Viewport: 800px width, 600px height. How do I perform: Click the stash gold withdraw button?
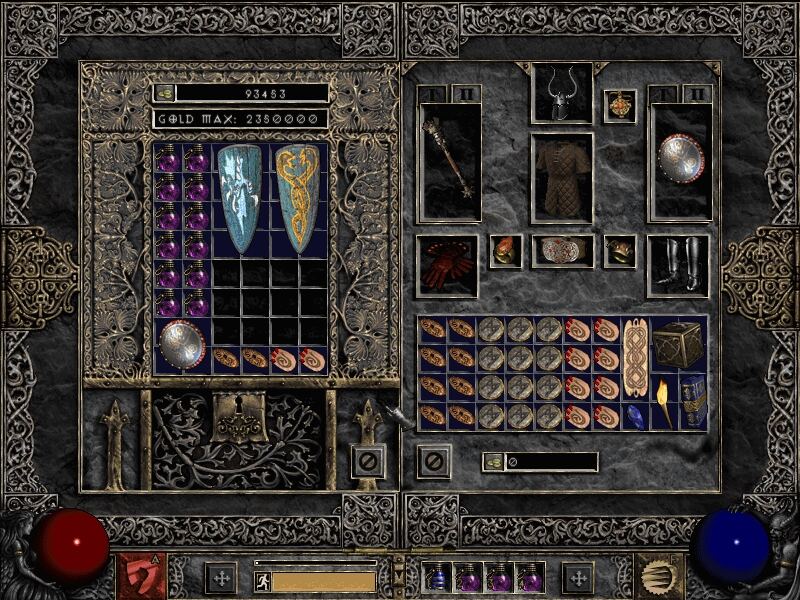[164, 93]
